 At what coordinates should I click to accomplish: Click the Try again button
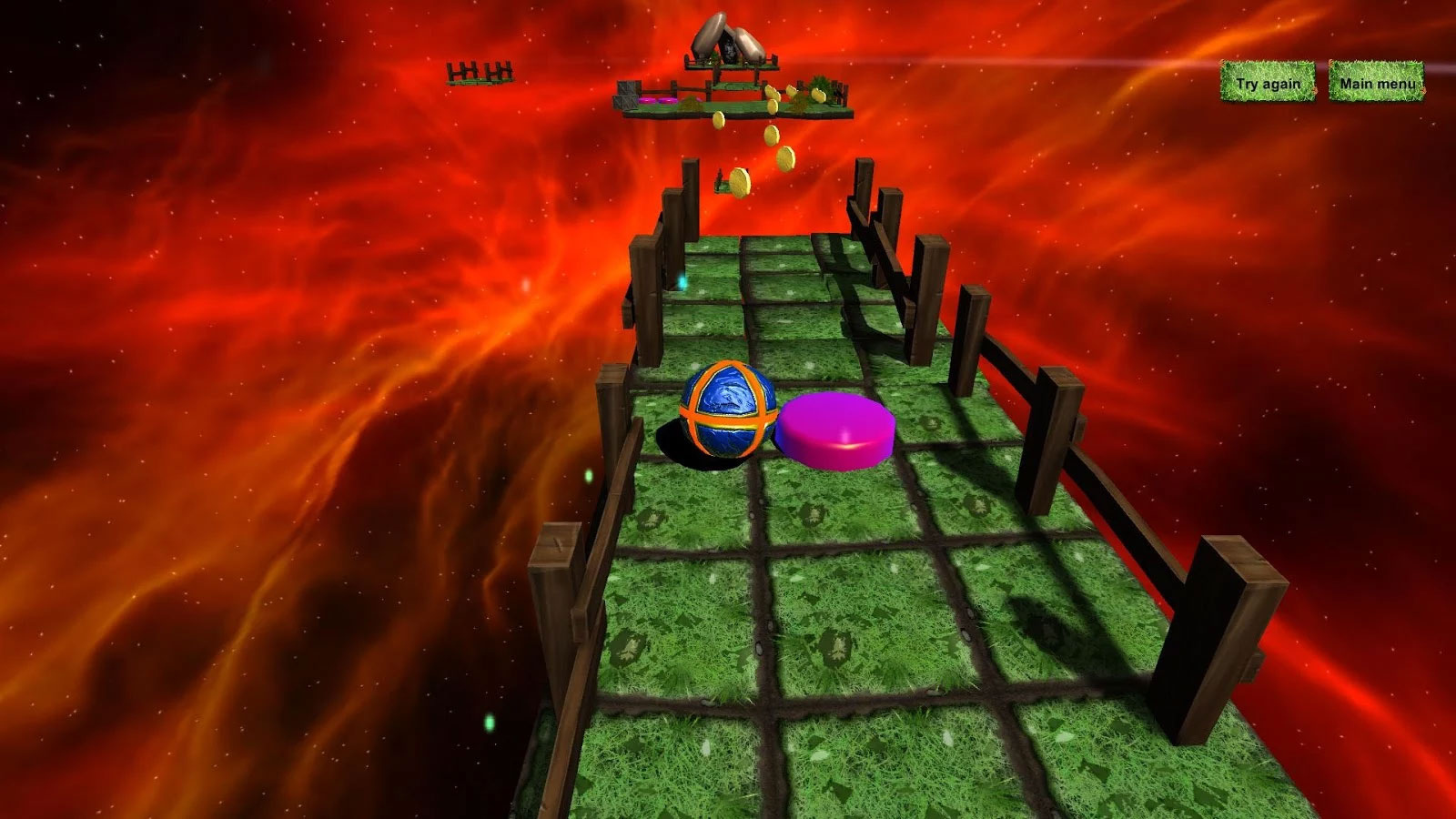click(1268, 83)
